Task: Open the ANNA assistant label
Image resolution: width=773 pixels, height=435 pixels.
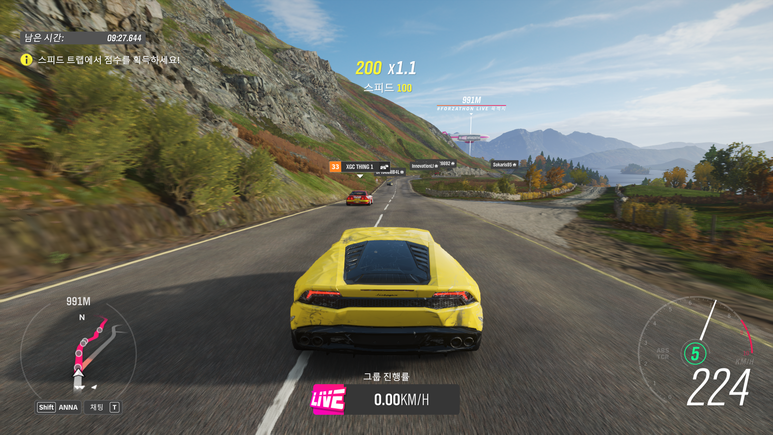Action: coord(67,407)
